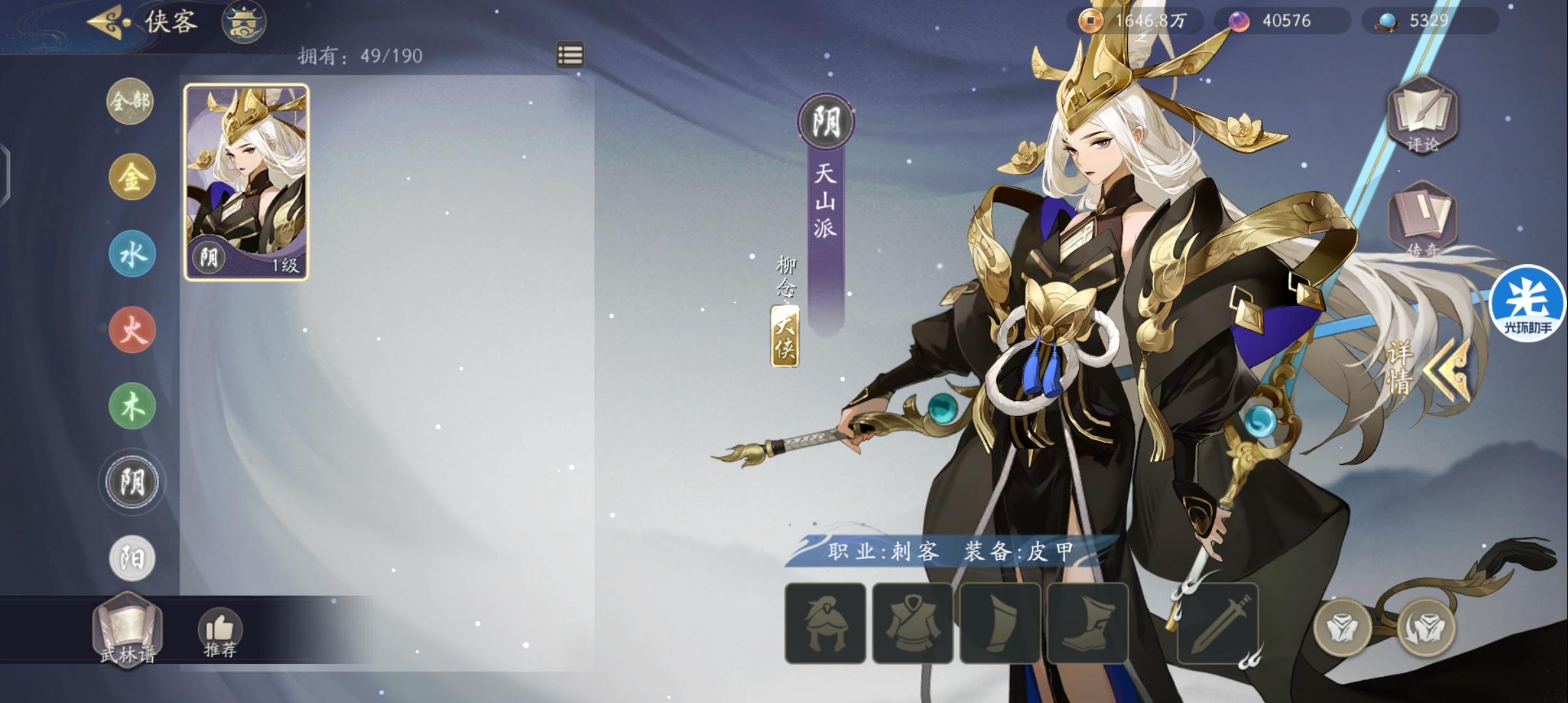This screenshot has width=1568, height=703.
Task: Select the boots equipment slot
Action: 1087,624
